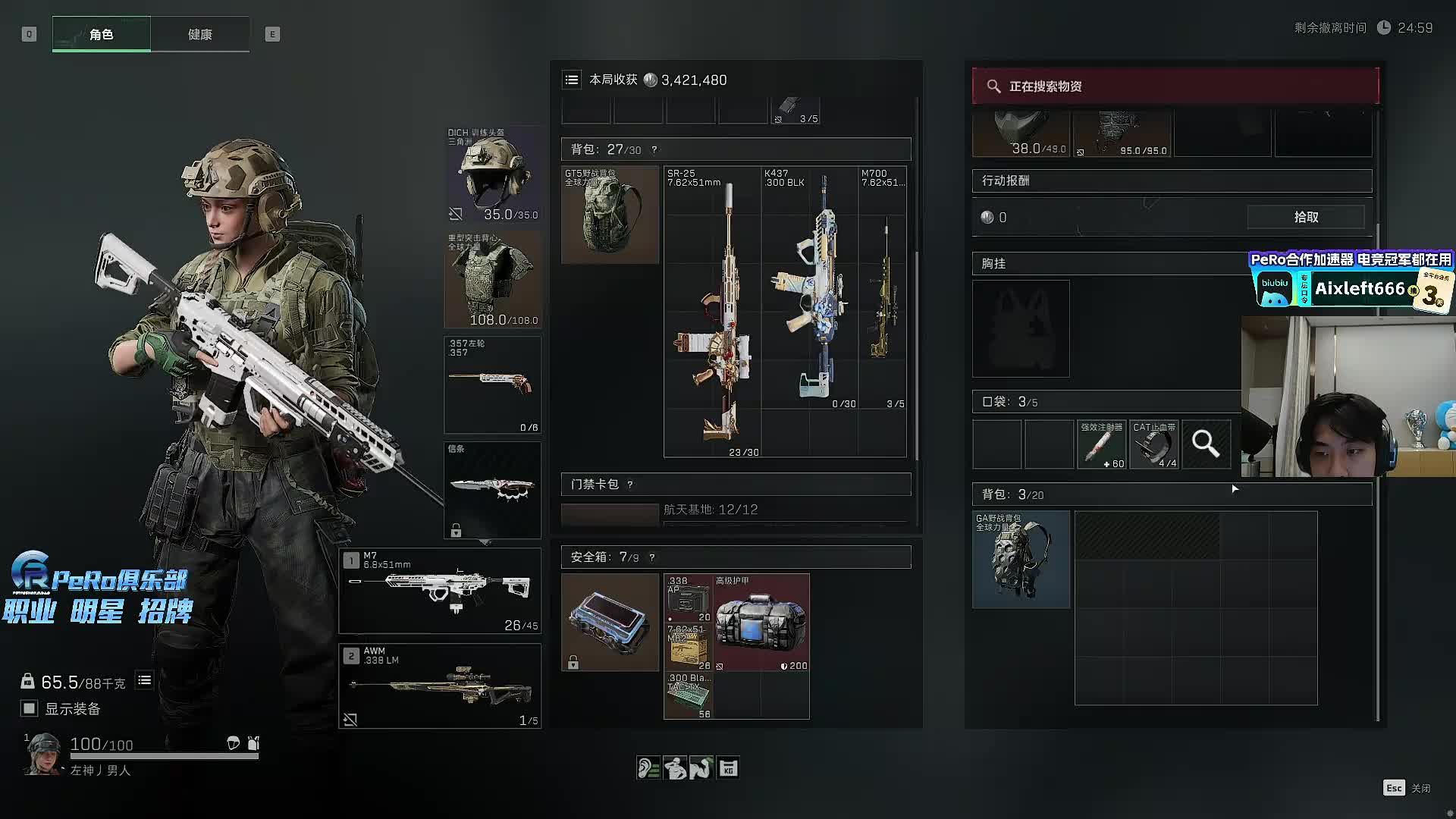Select the DICH training helmet slot

click(492, 174)
